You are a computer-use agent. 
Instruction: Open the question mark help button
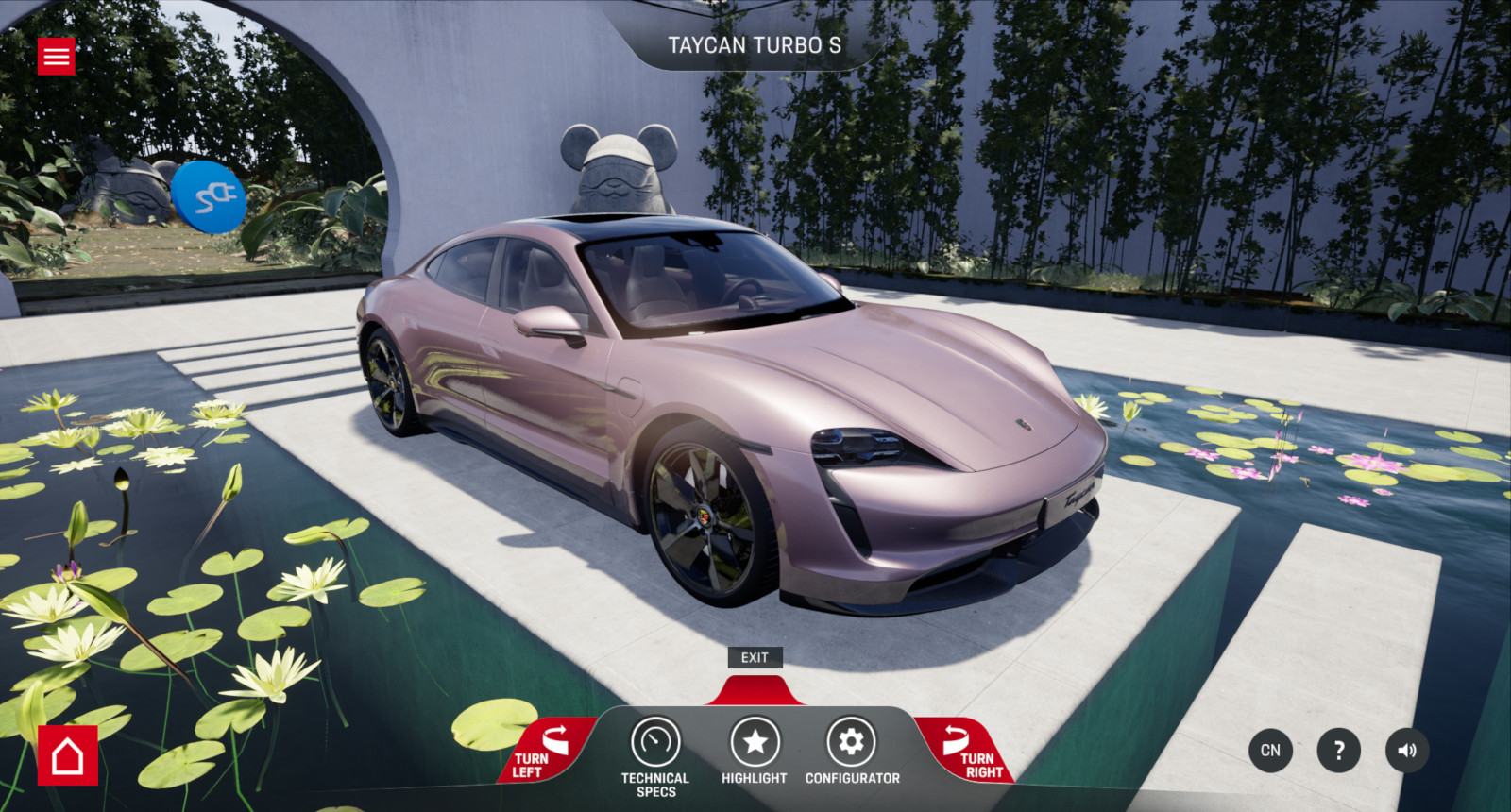click(x=1338, y=751)
